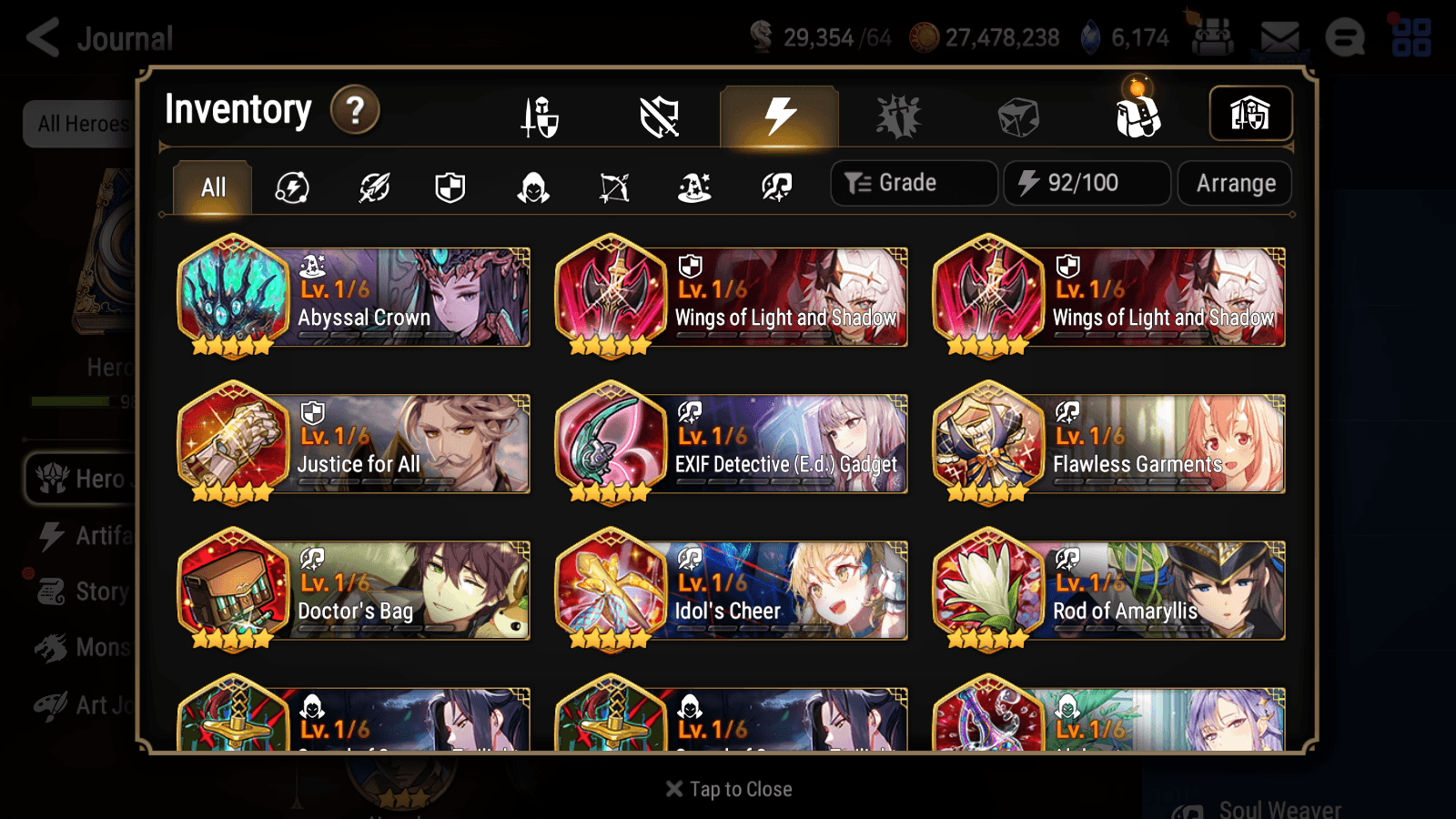1456x819 pixels.
Task: Filter artifacts by the Thief class icon
Action: [532, 187]
